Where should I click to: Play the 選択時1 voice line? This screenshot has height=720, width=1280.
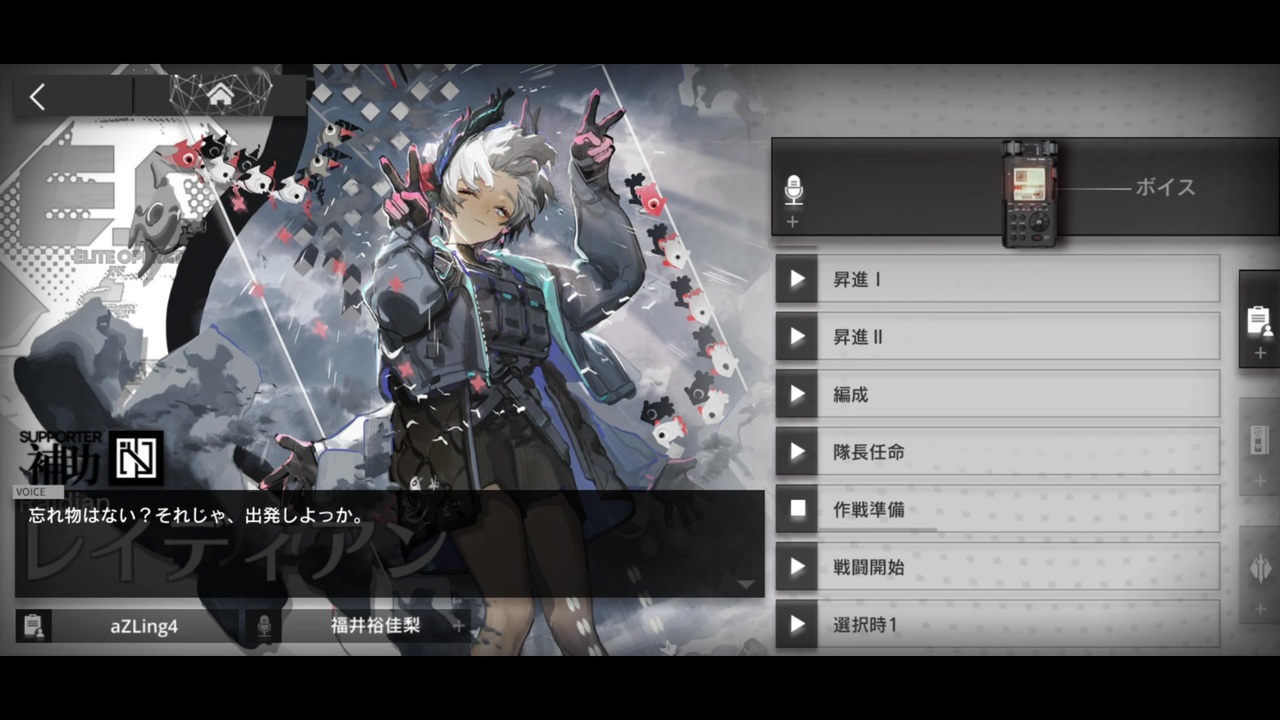click(797, 624)
